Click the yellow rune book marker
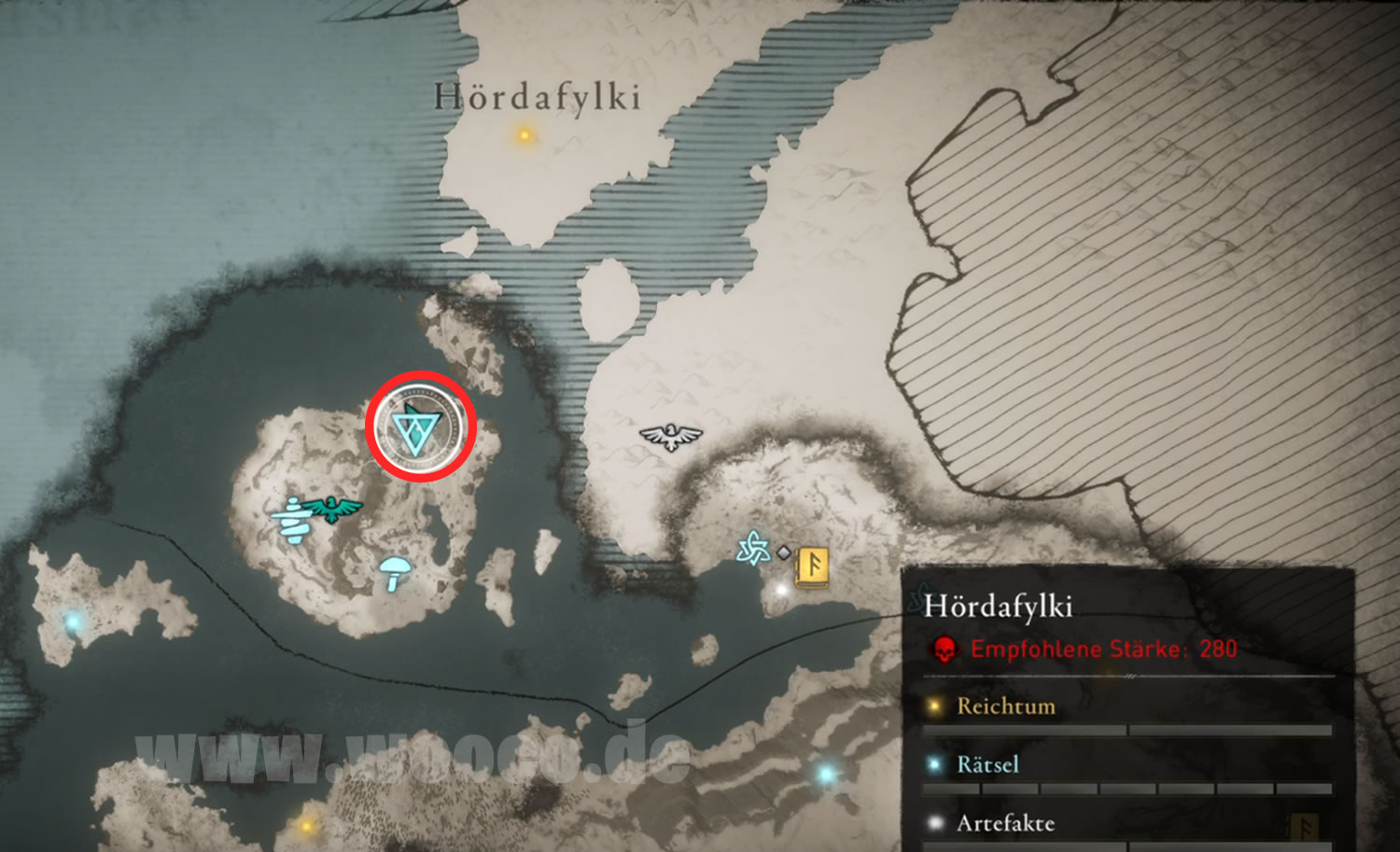The height and width of the screenshot is (852, 1400). coord(812,566)
